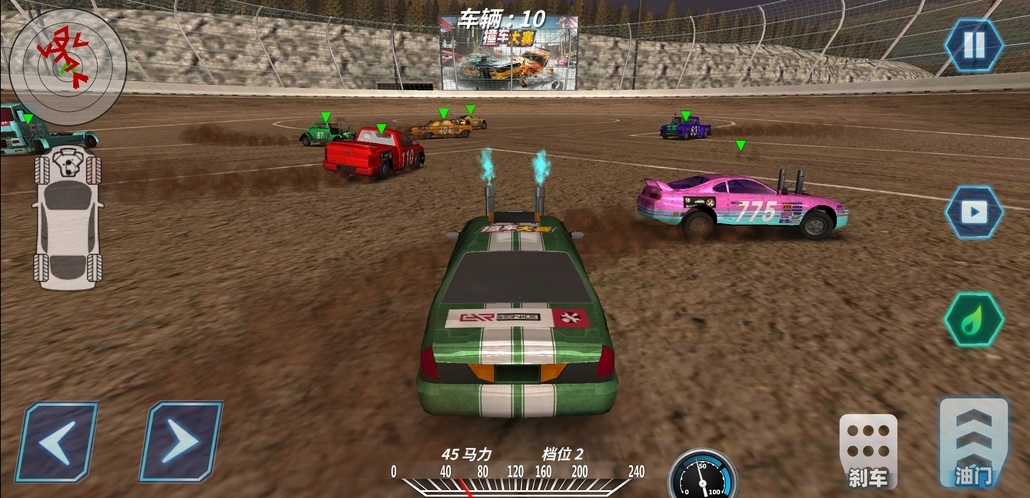1030x498 pixels.
Task: Pause the game with the hexagon button
Action: tap(974, 46)
